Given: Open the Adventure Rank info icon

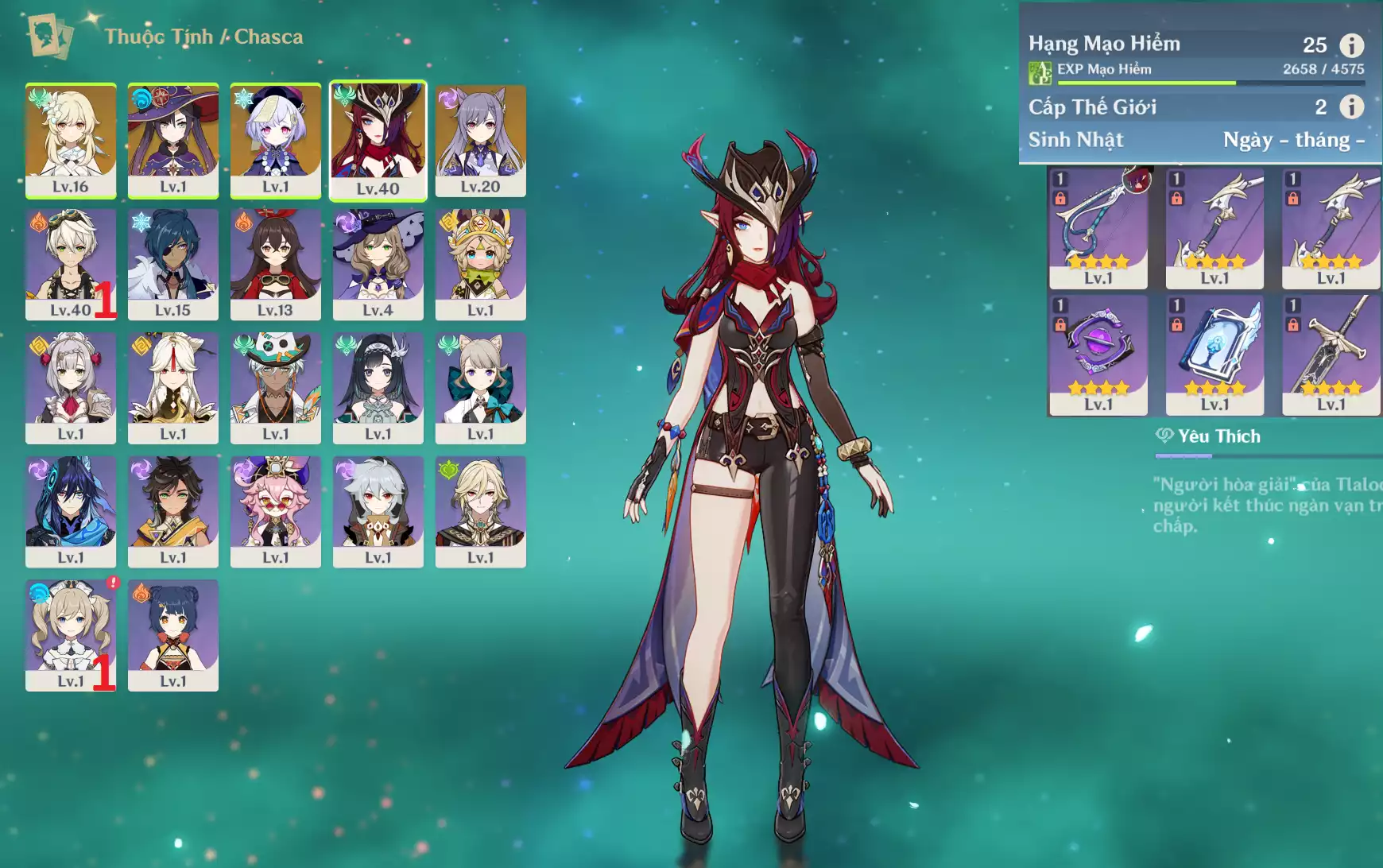Looking at the screenshot, I should [x=1351, y=45].
